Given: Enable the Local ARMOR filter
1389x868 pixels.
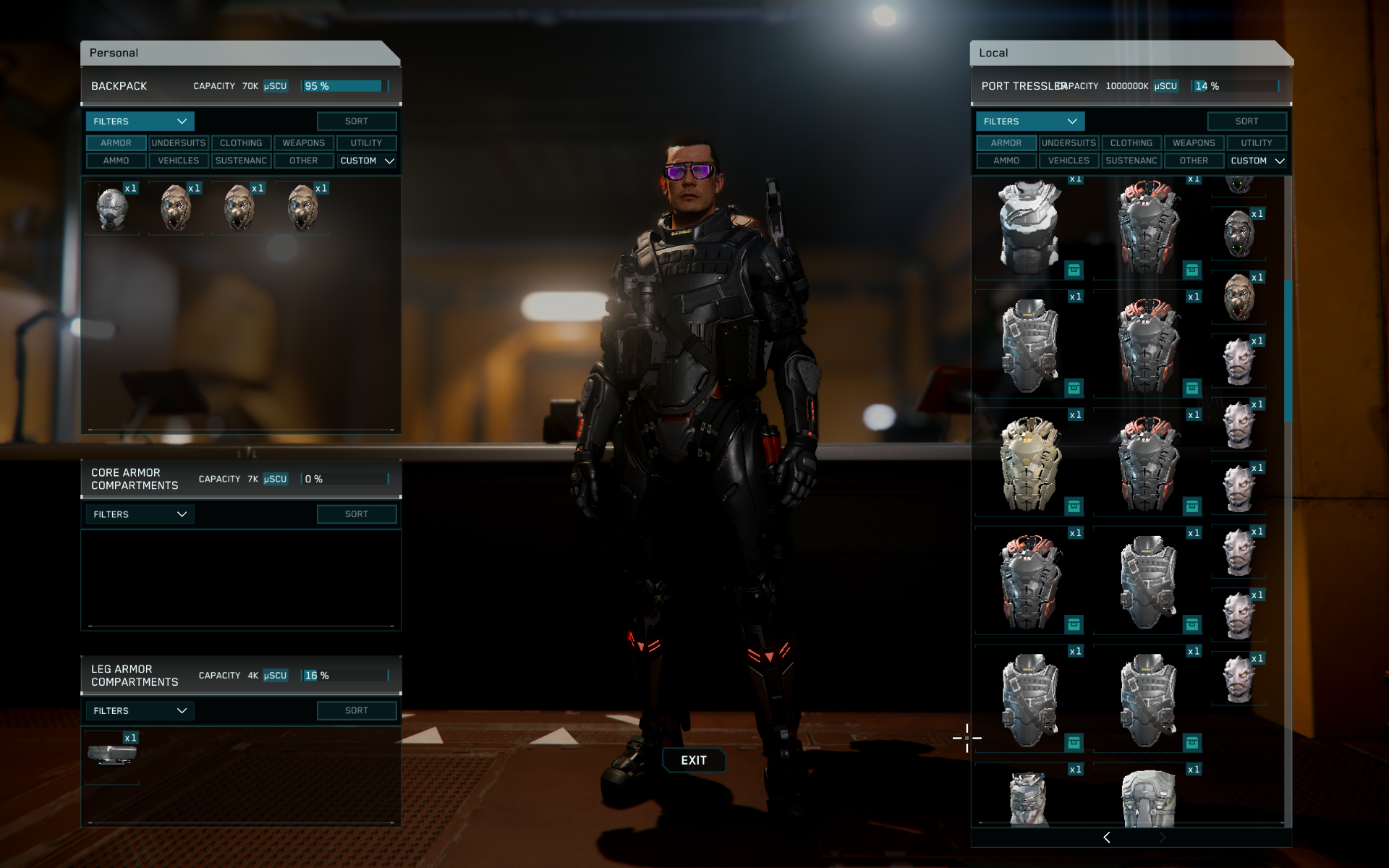Looking at the screenshot, I should tap(1006, 143).
